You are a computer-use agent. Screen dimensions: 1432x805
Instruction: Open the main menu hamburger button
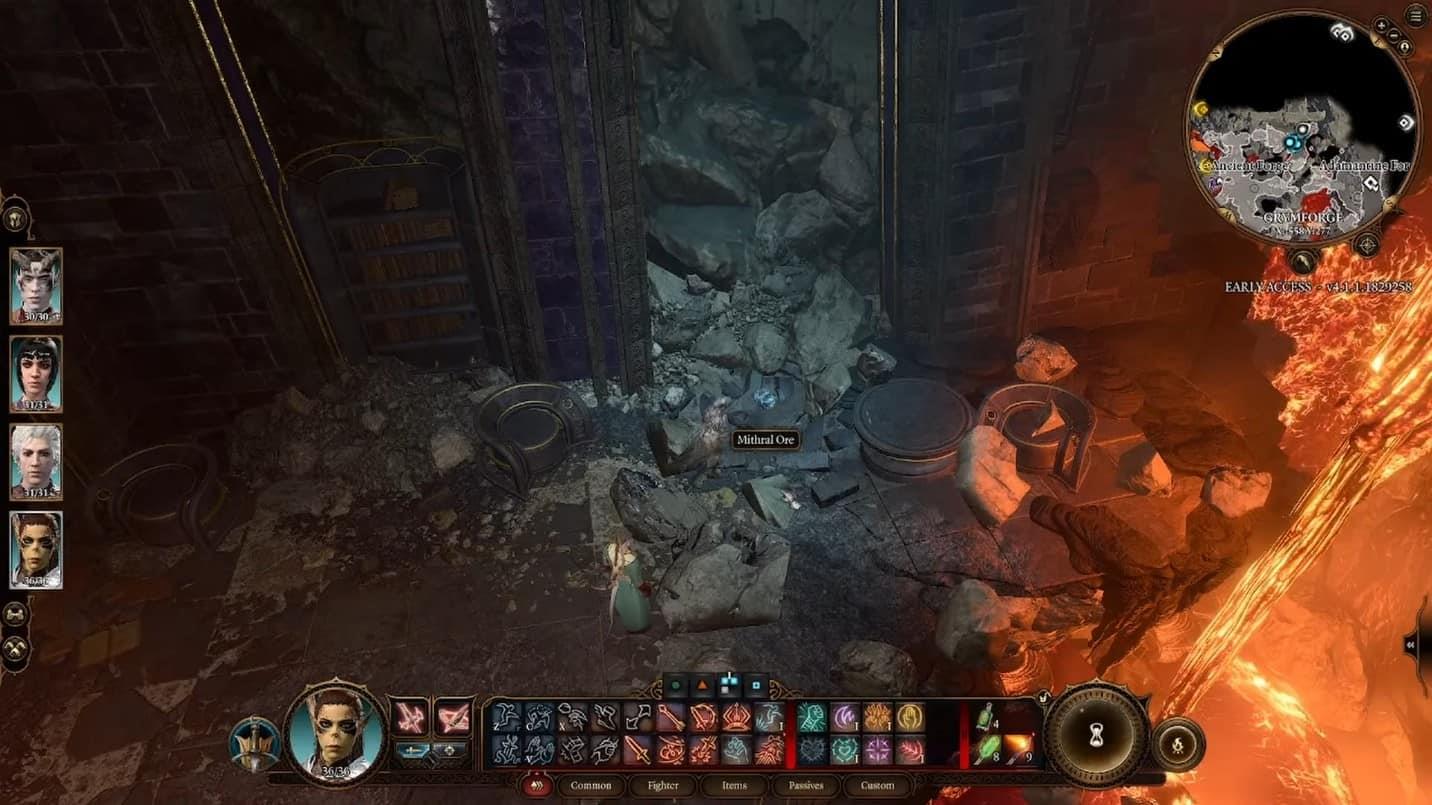pyautogui.click(x=1416, y=15)
